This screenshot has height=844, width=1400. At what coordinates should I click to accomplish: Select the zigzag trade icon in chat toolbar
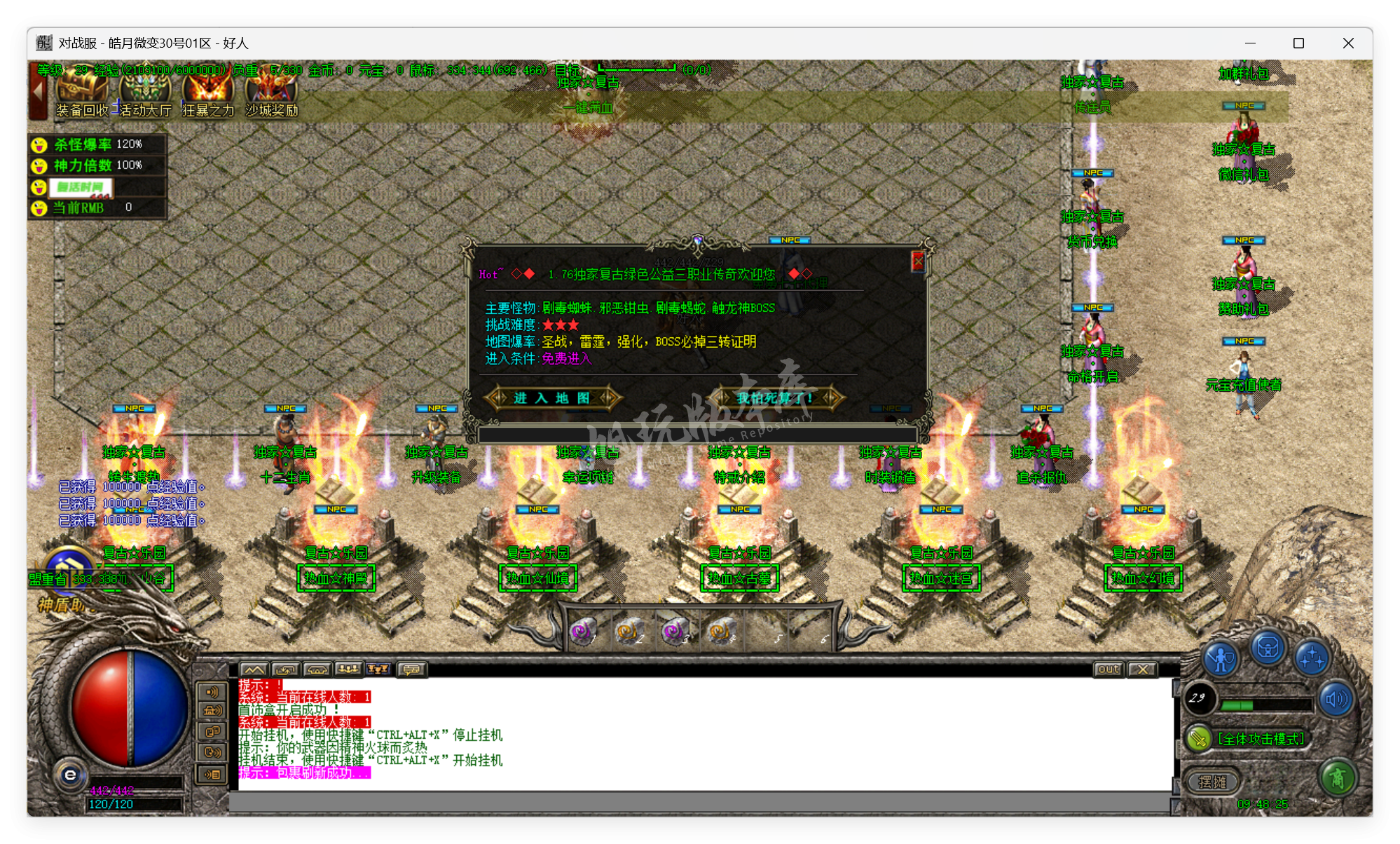[x=255, y=669]
